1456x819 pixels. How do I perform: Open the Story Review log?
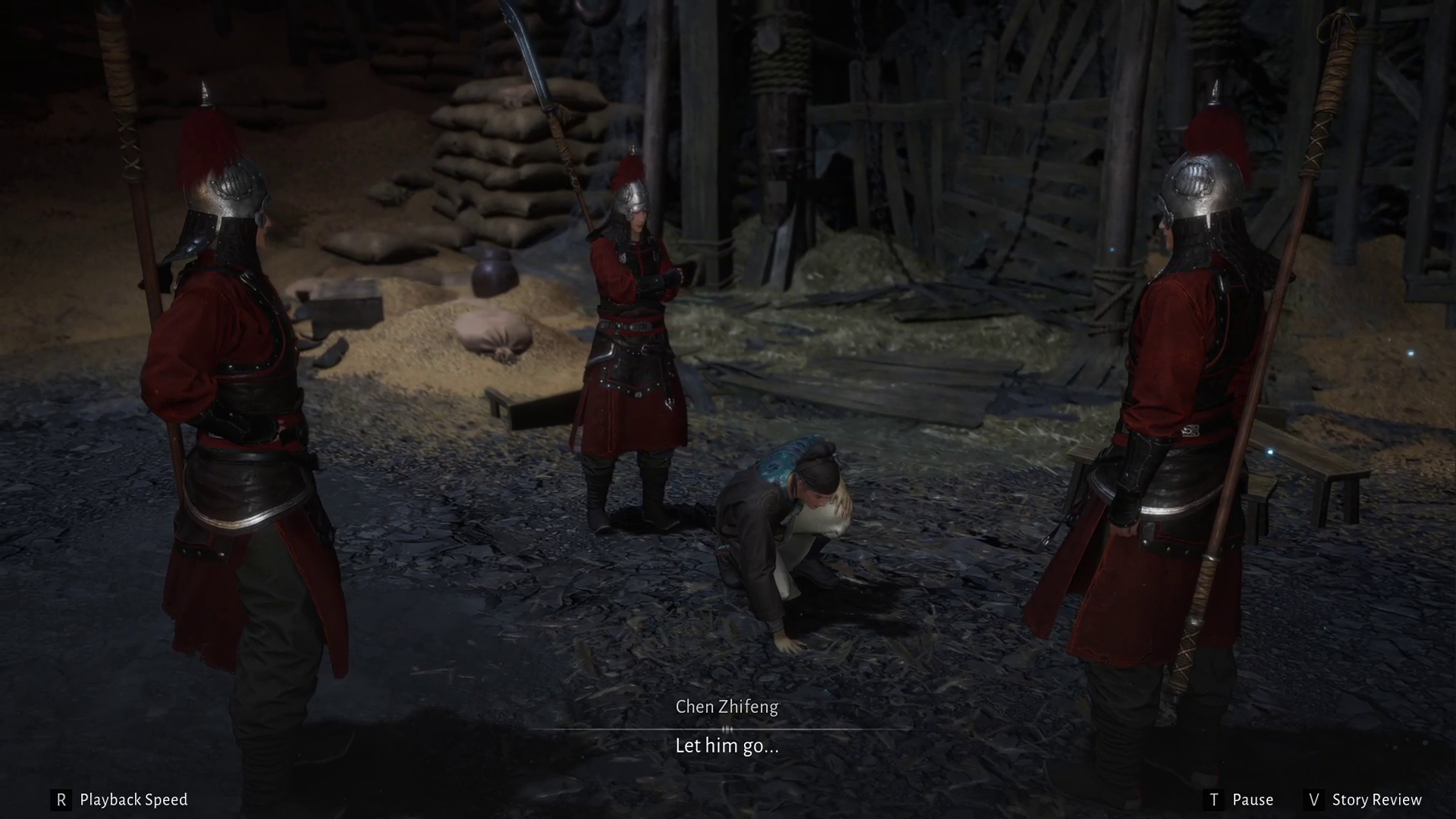coord(1363,800)
